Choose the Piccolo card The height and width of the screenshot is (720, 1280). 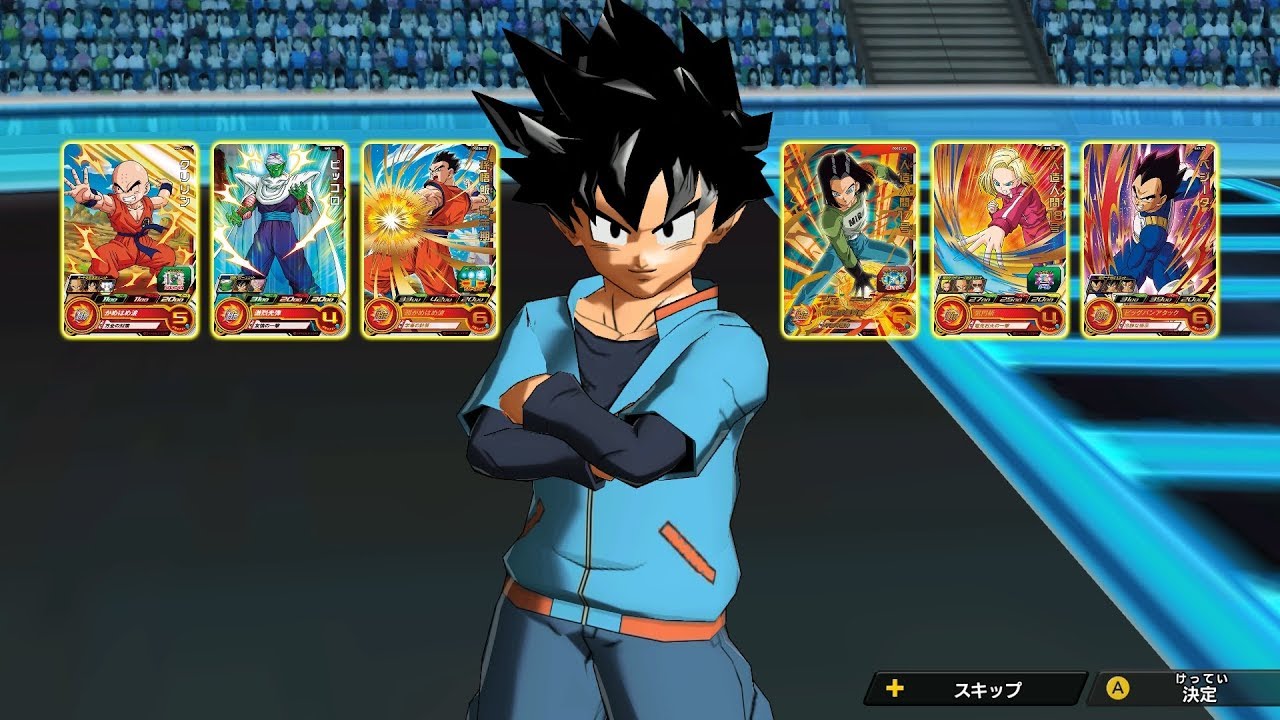[x=280, y=240]
